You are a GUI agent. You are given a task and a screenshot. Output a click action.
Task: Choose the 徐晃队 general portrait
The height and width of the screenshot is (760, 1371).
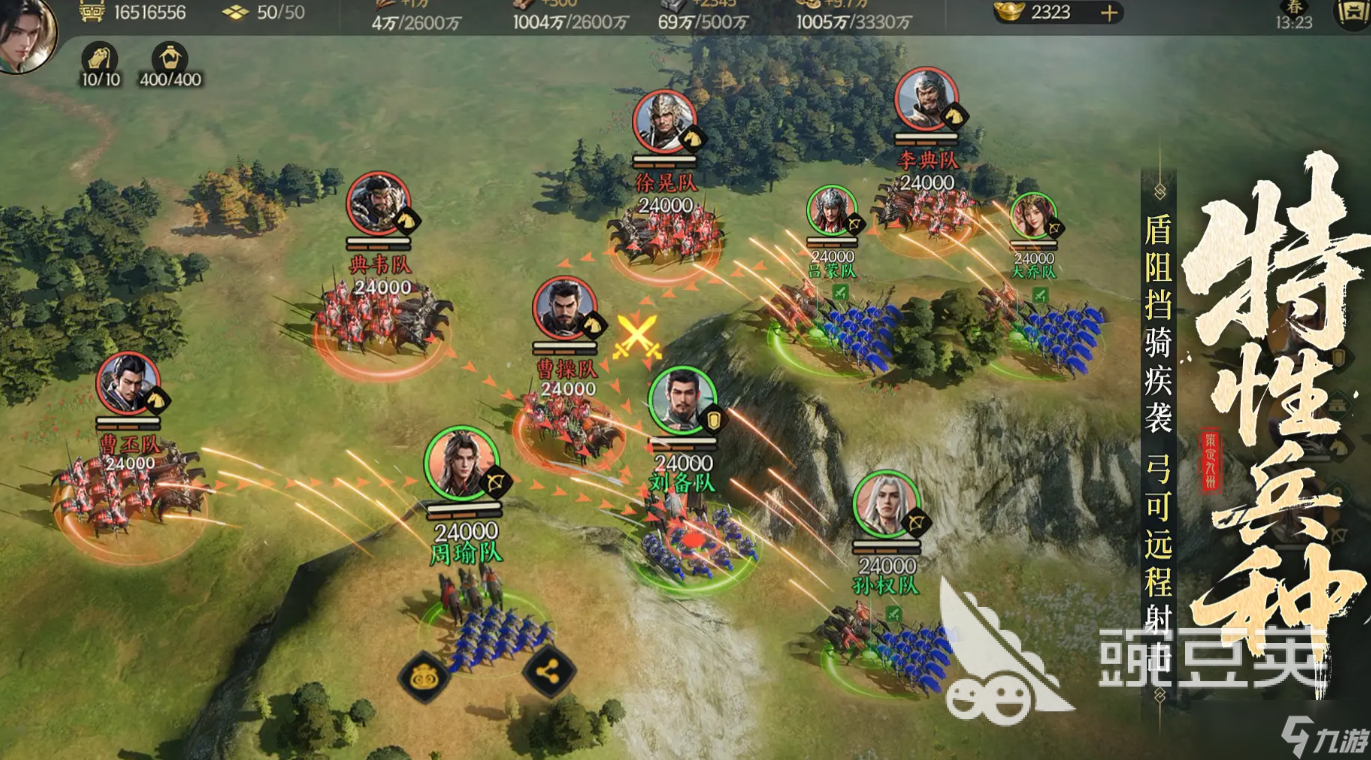point(664,122)
